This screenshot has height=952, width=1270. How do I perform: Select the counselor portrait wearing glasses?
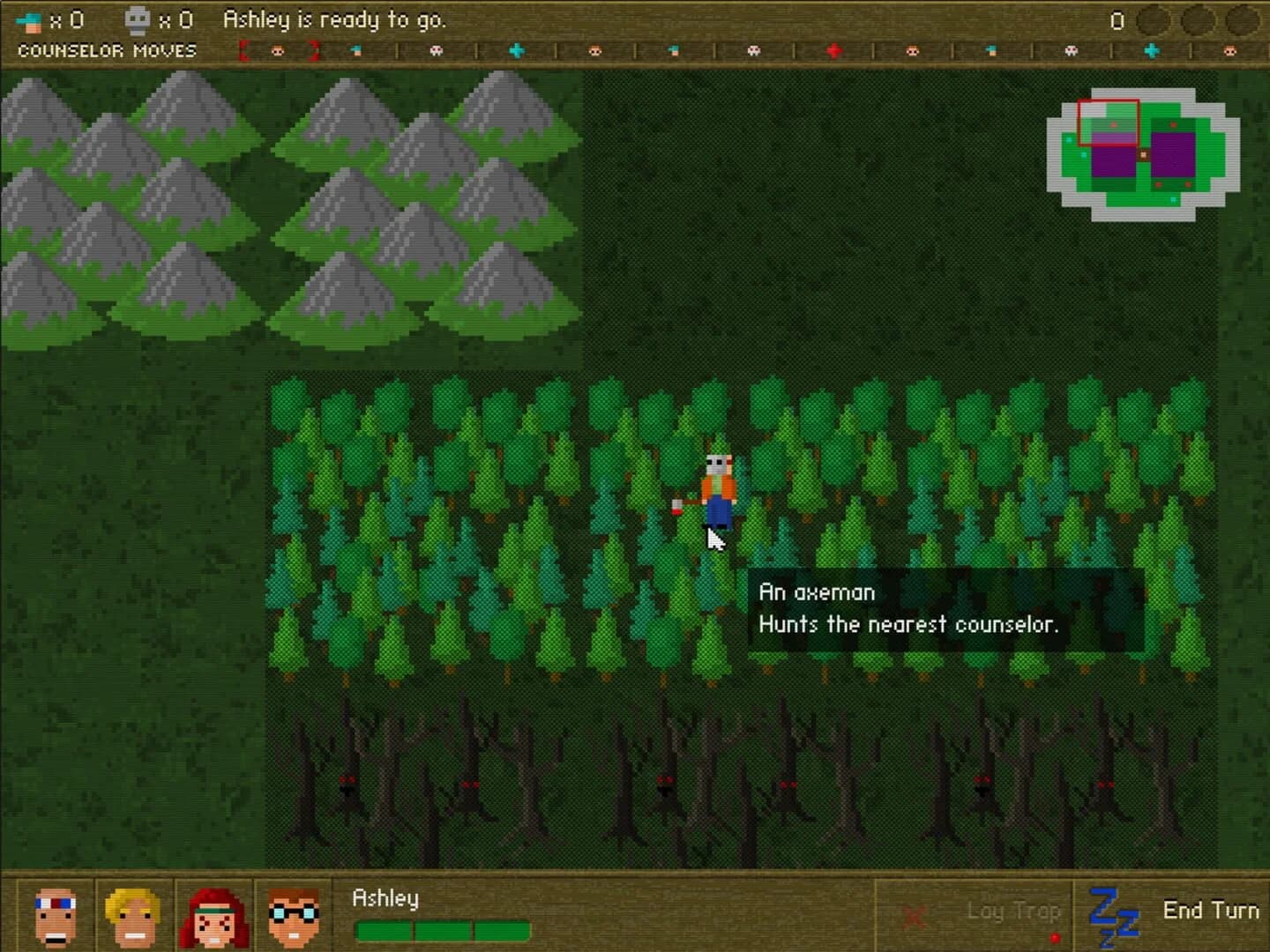click(290, 917)
